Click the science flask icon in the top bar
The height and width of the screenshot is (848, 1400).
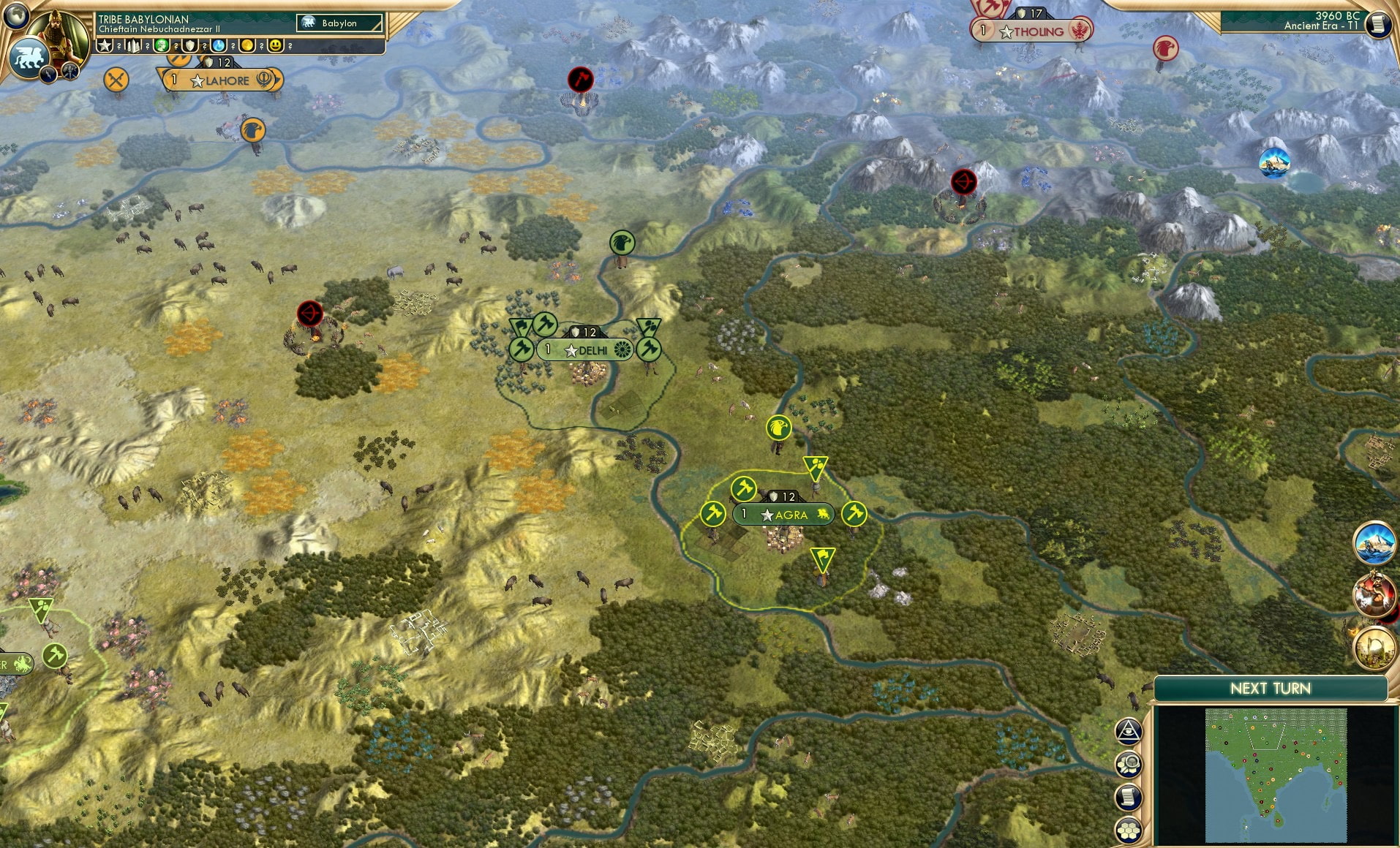tap(219, 47)
